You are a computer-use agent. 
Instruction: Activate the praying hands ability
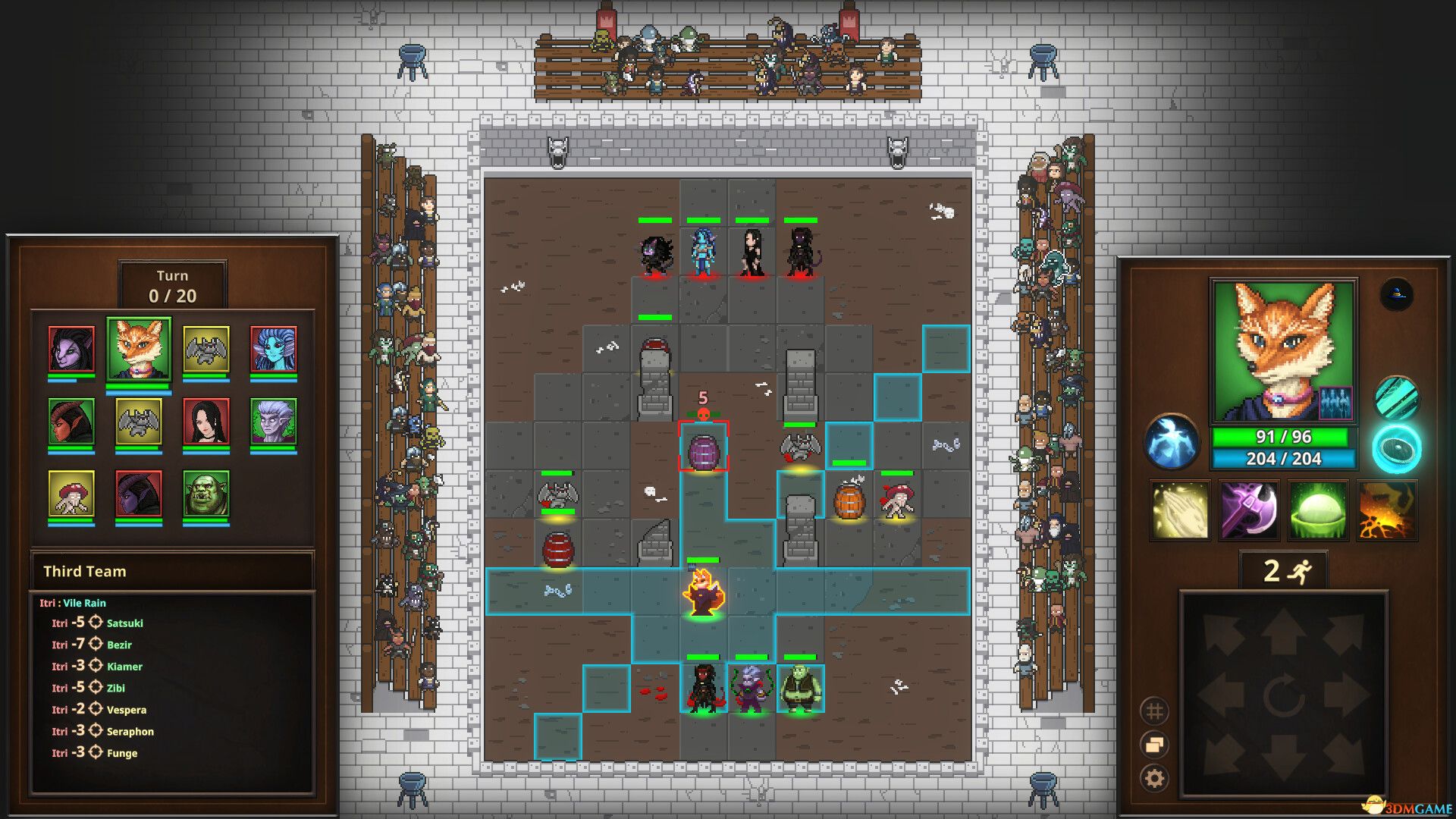(1179, 510)
